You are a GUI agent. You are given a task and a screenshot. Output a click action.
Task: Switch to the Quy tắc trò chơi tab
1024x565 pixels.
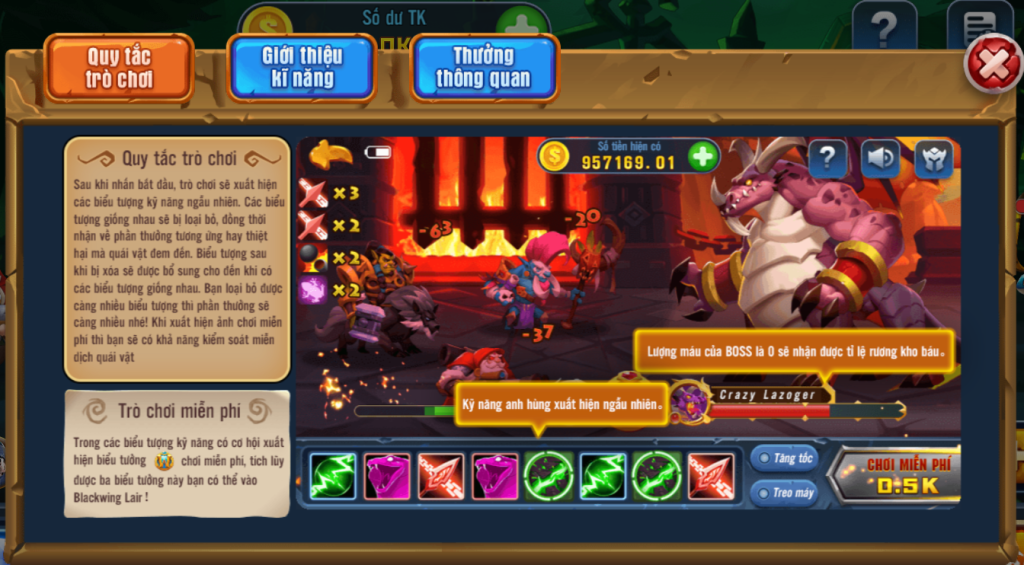tap(119, 68)
